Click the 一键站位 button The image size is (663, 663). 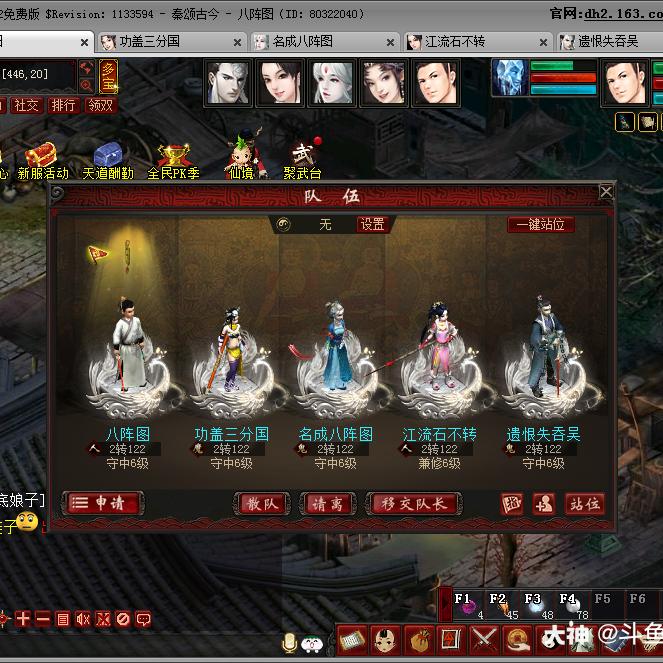540,225
